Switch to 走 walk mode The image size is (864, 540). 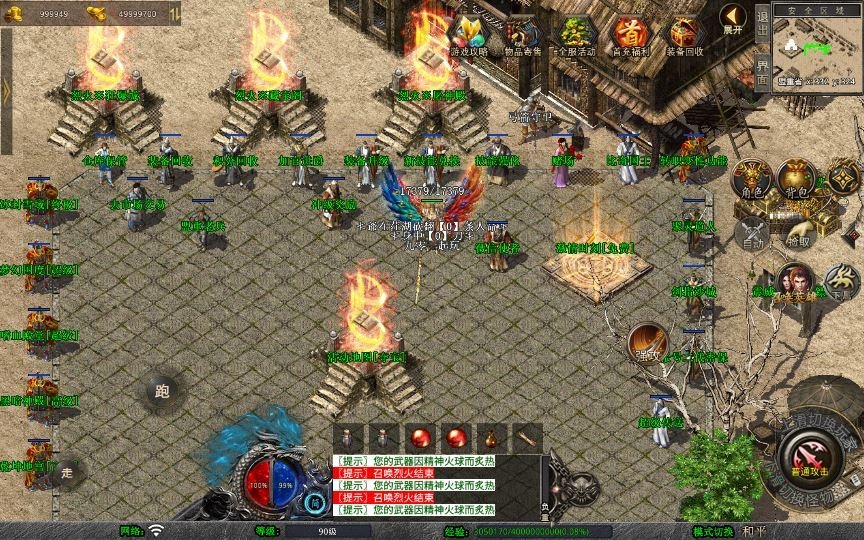[68, 470]
